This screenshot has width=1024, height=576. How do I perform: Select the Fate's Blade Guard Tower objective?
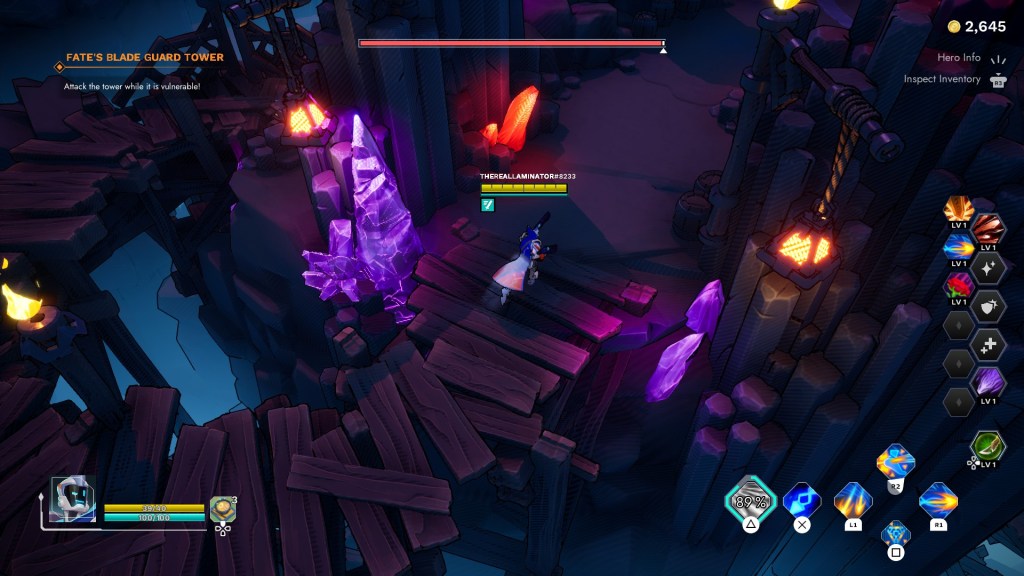click(145, 58)
